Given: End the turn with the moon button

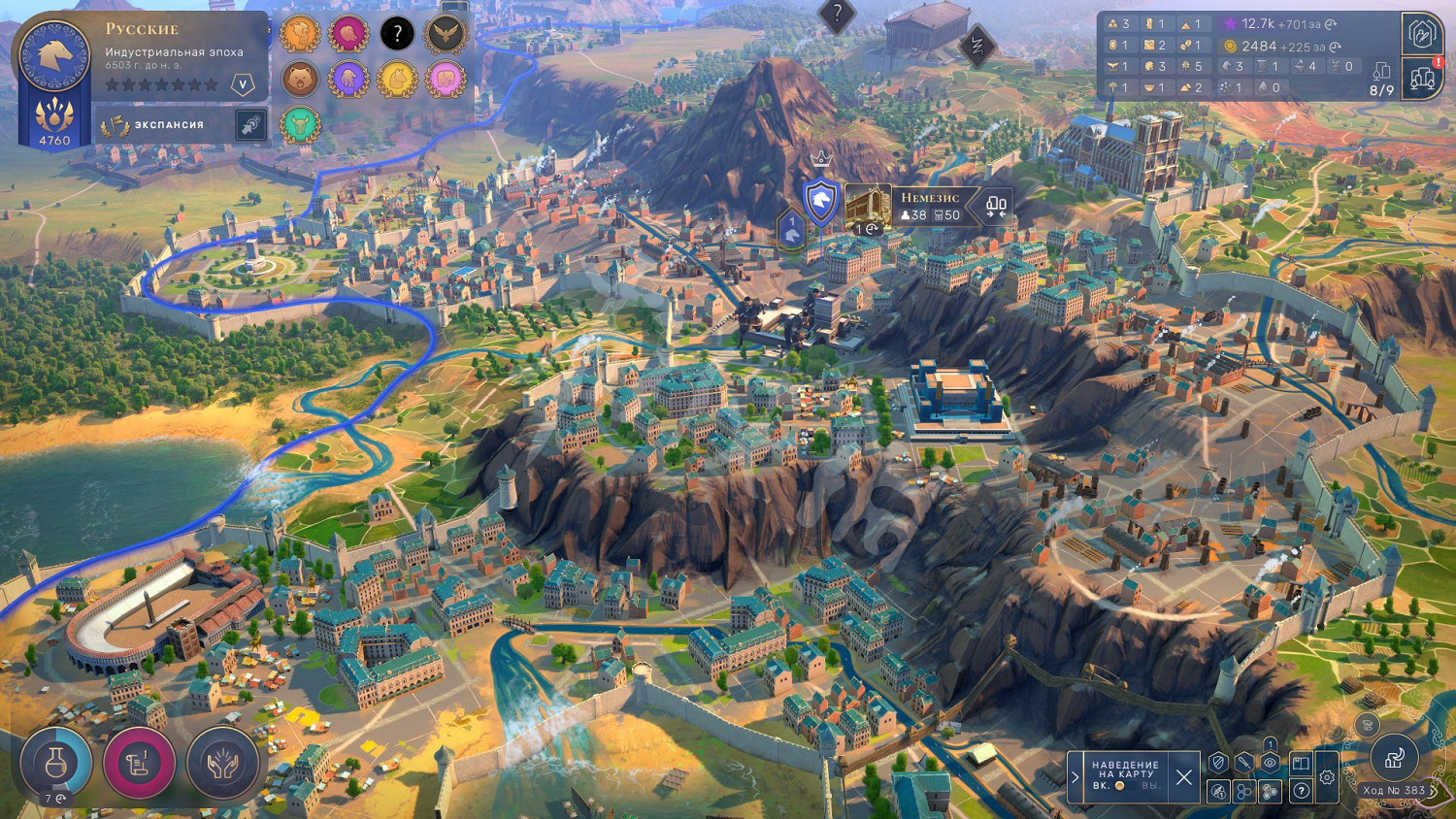Looking at the screenshot, I should pyautogui.click(x=1395, y=758).
